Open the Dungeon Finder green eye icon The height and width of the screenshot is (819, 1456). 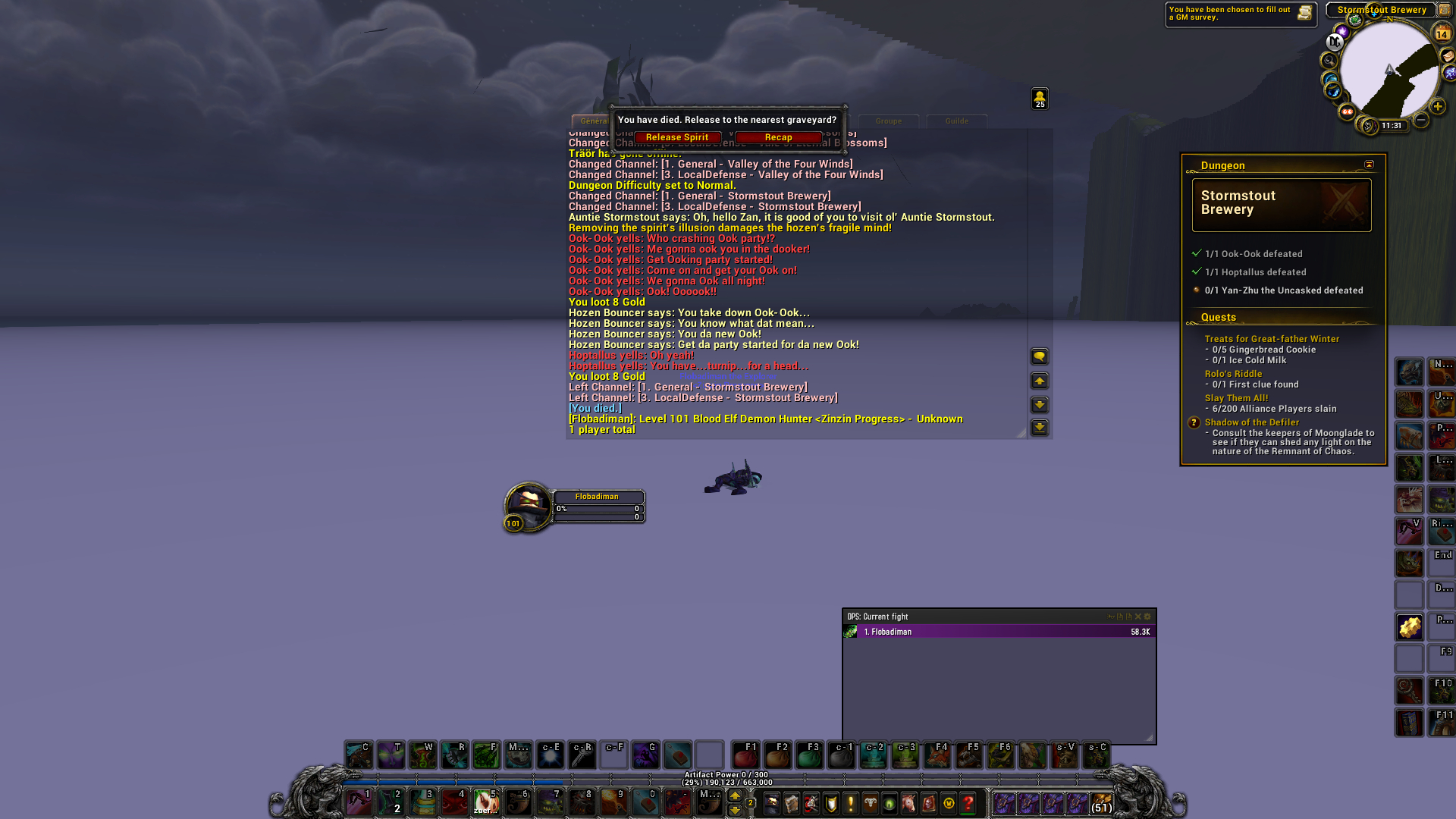[889, 804]
